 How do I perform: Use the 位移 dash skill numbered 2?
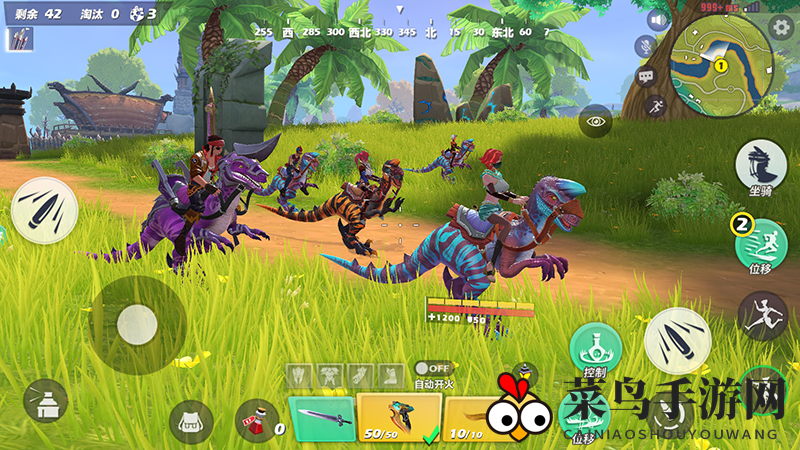(x=762, y=240)
